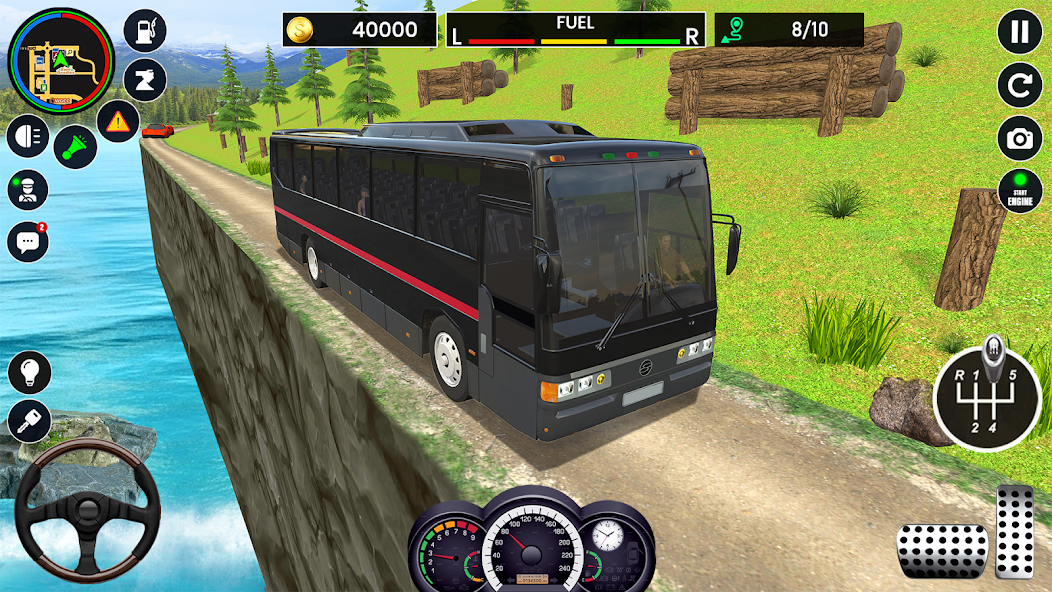Hit the Start Engine button

[1019, 191]
